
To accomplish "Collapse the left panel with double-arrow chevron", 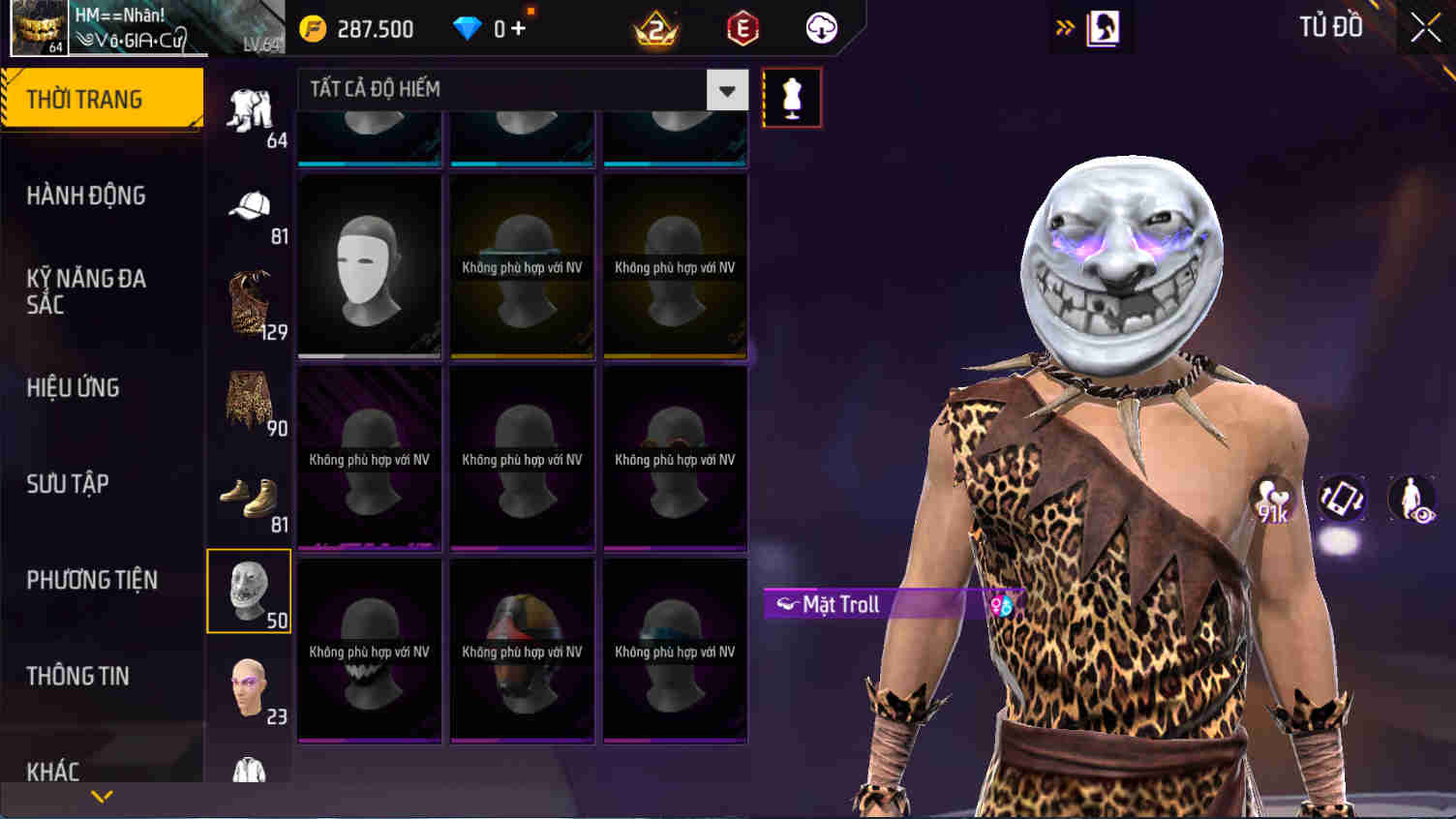I will coord(1065,26).
